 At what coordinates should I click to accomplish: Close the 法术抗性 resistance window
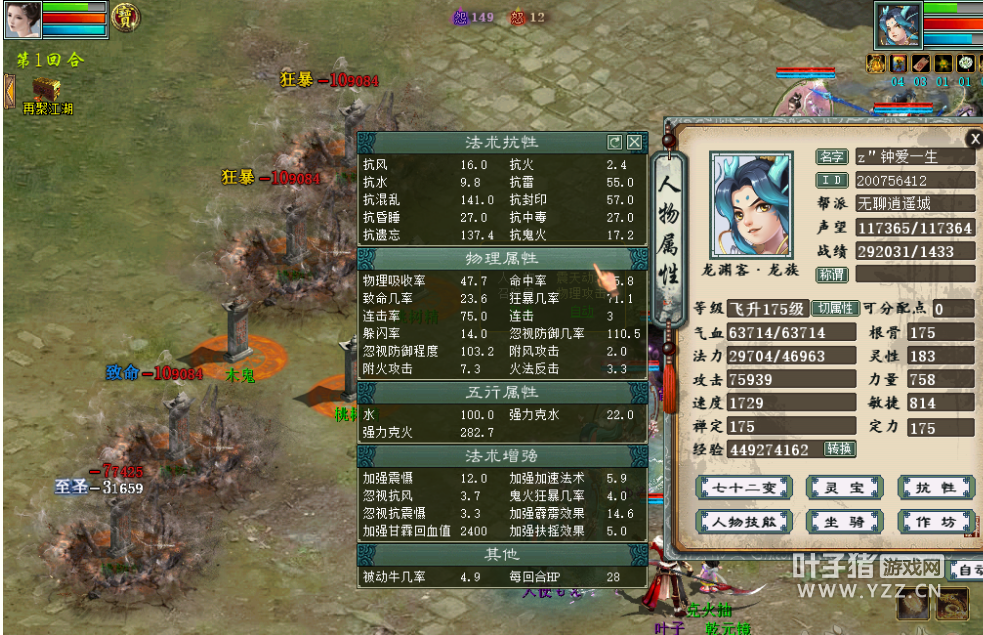[x=634, y=142]
